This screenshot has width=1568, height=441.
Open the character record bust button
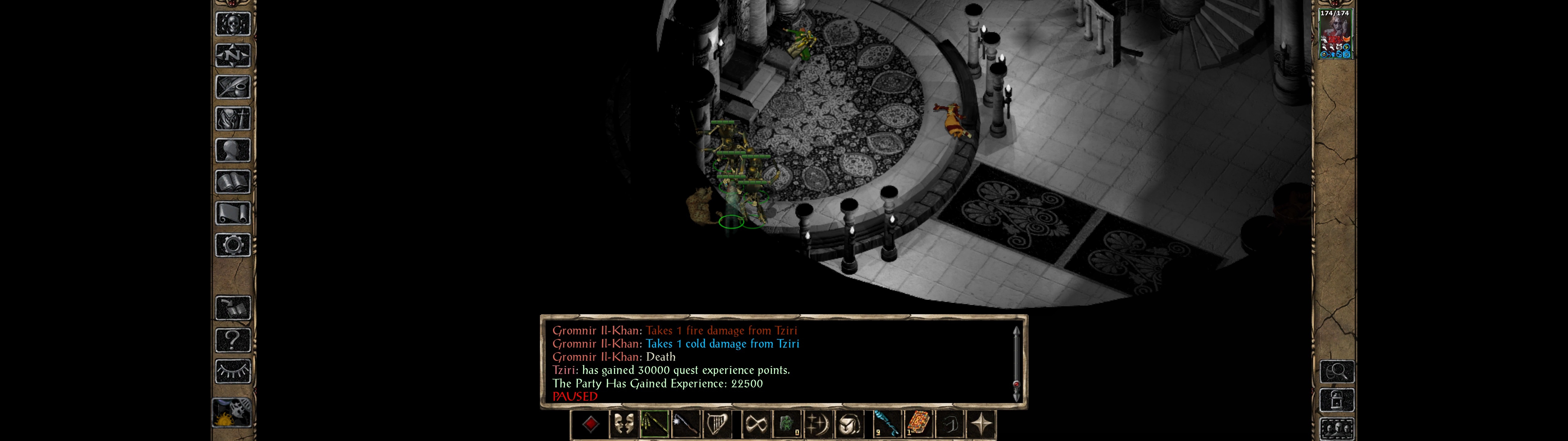click(x=233, y=150)
